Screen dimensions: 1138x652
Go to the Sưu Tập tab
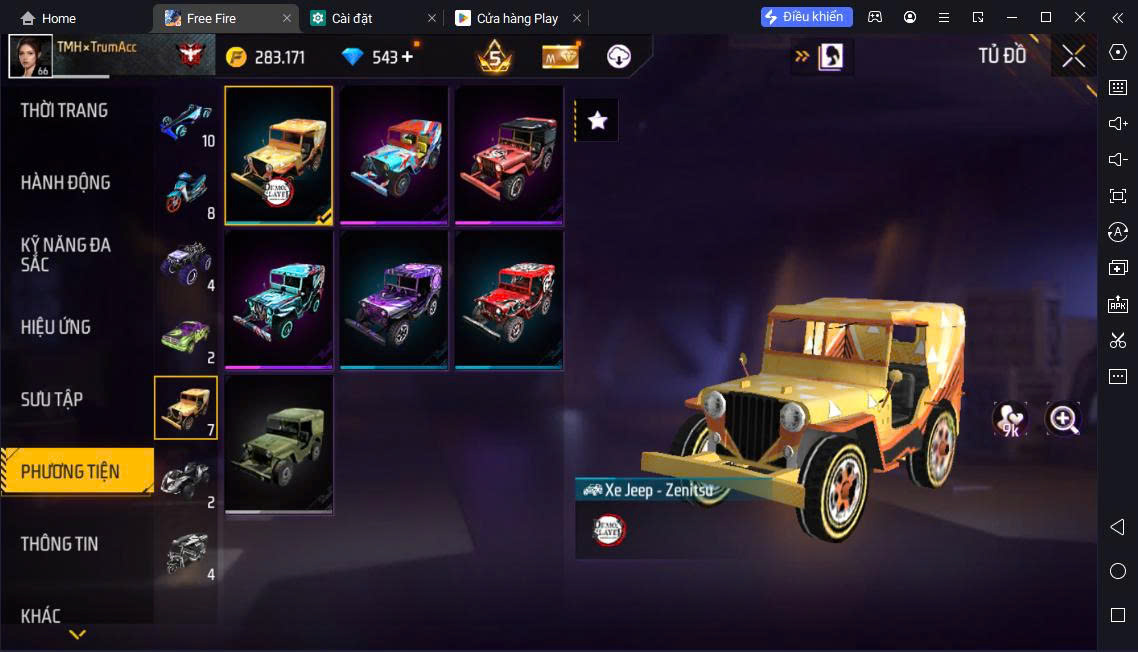[x=52, y=399]
